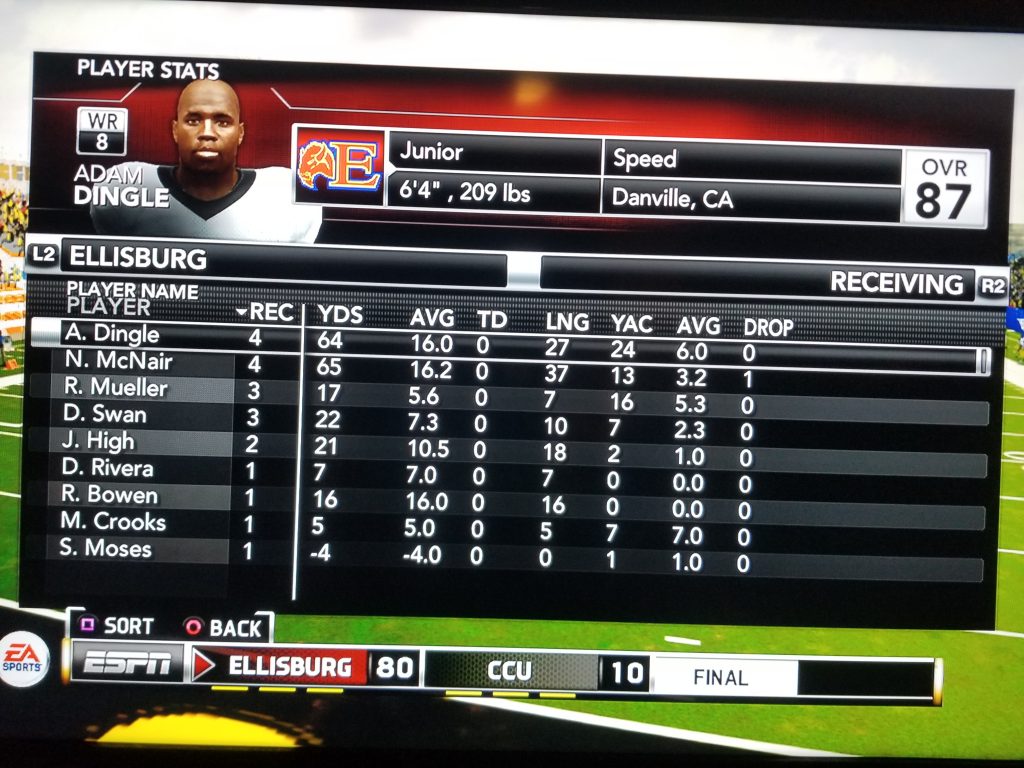Sort the list by YDS column header

tap(340, 315)
